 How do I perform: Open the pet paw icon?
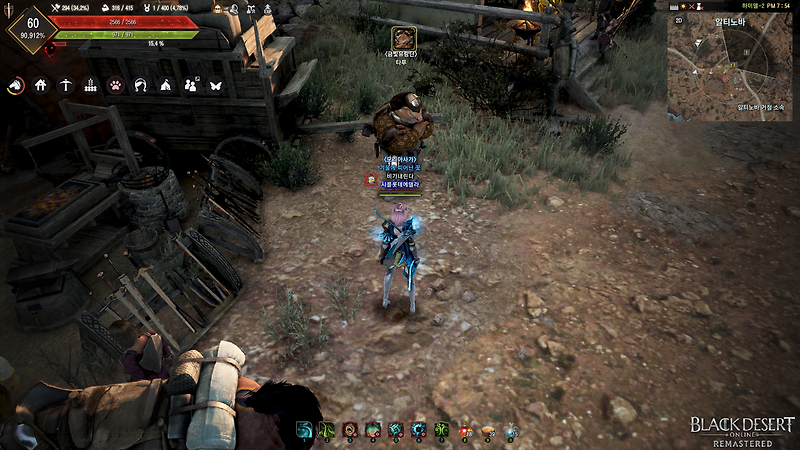coord(116,86)
